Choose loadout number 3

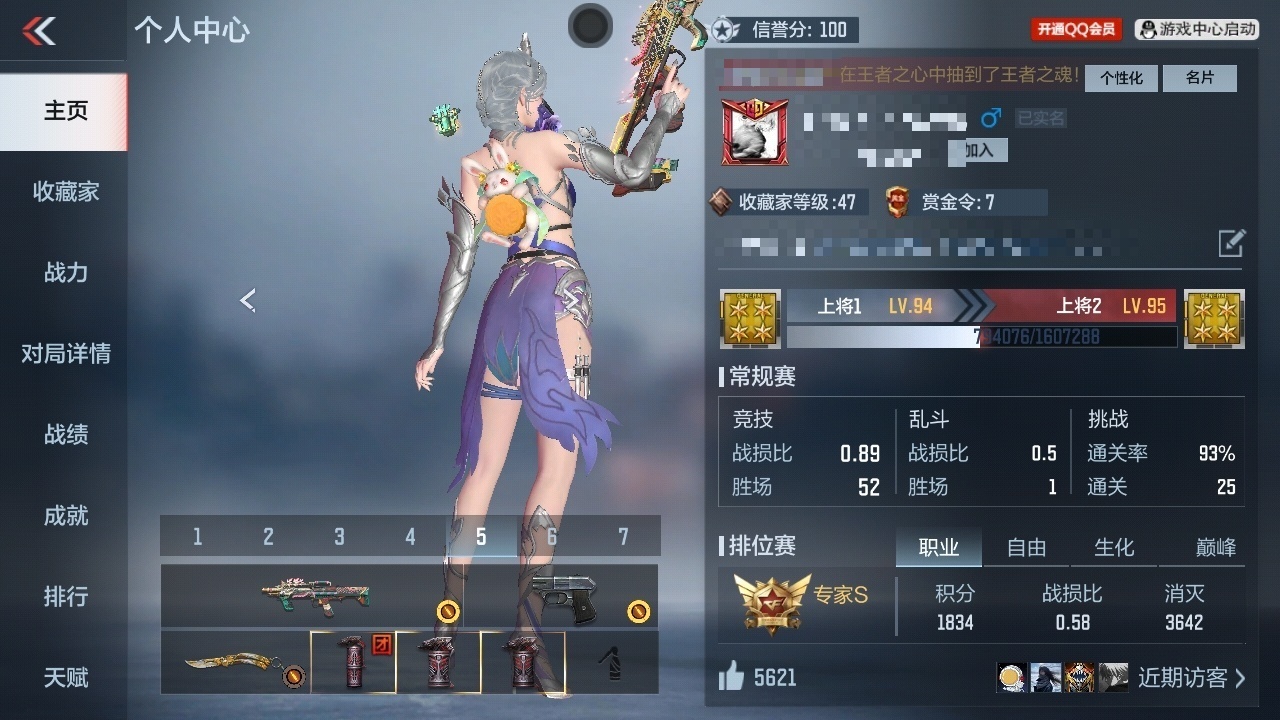[x=339, y=537]
